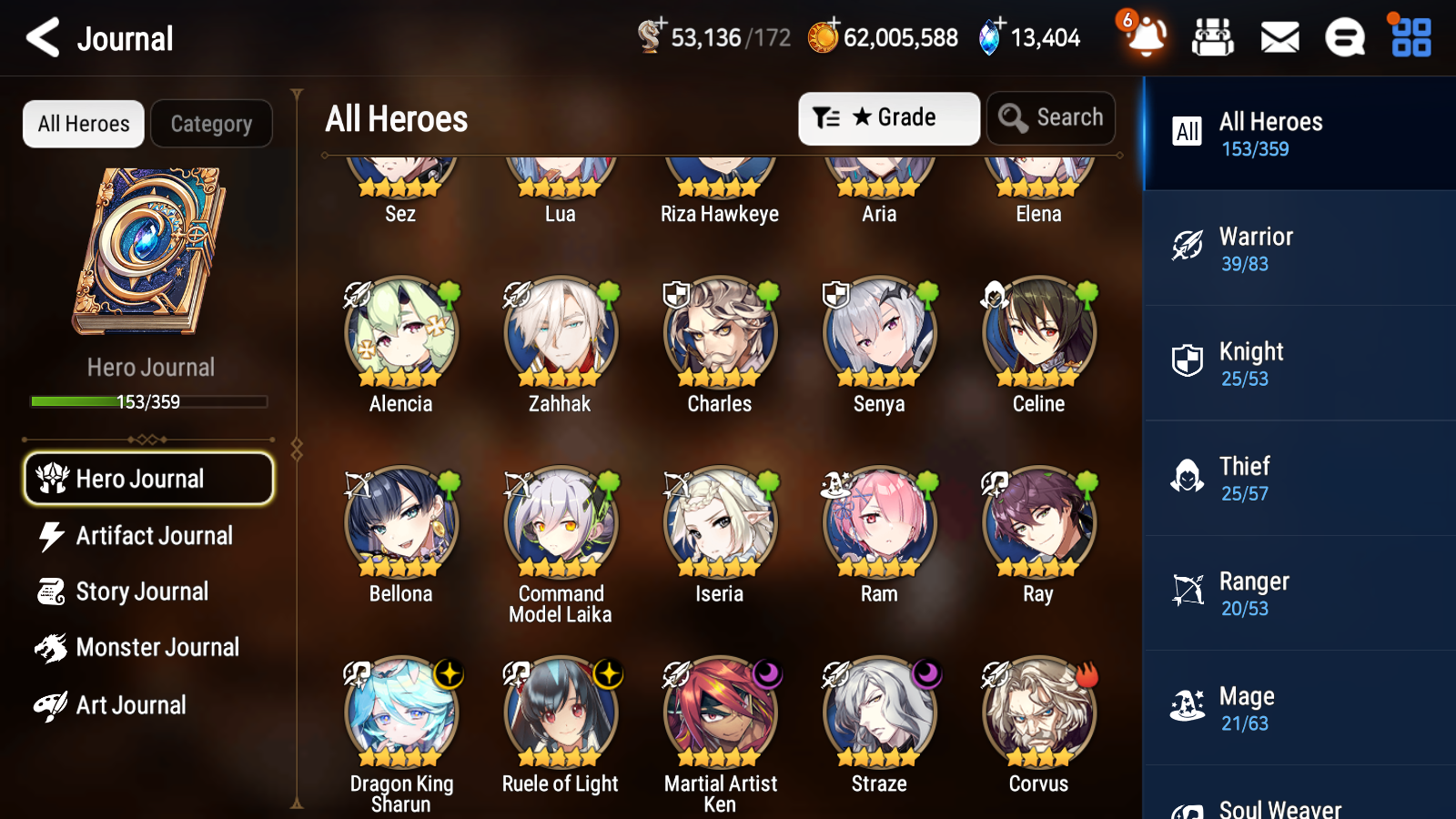Open the mail envelope icon

[x=1279, y=37]
